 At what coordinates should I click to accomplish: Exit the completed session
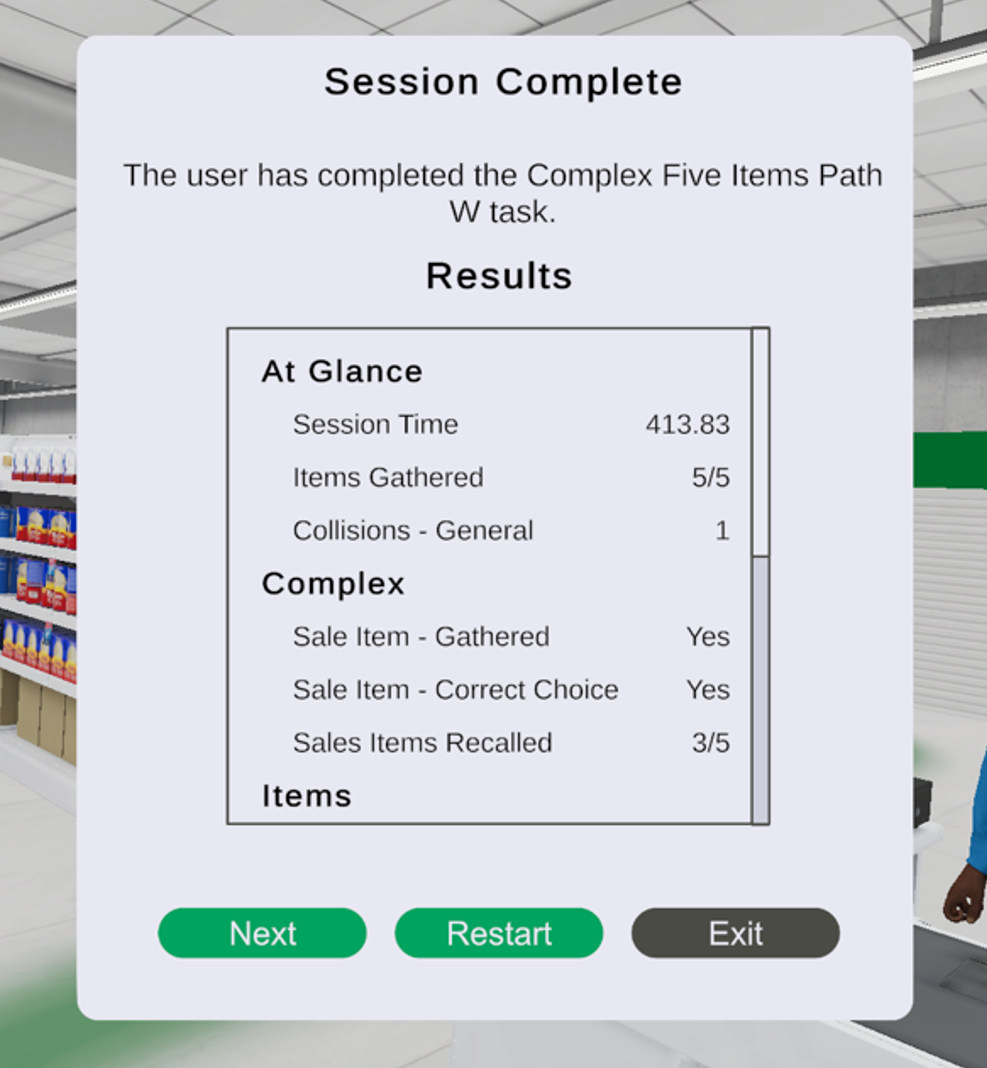click(735, 933)
